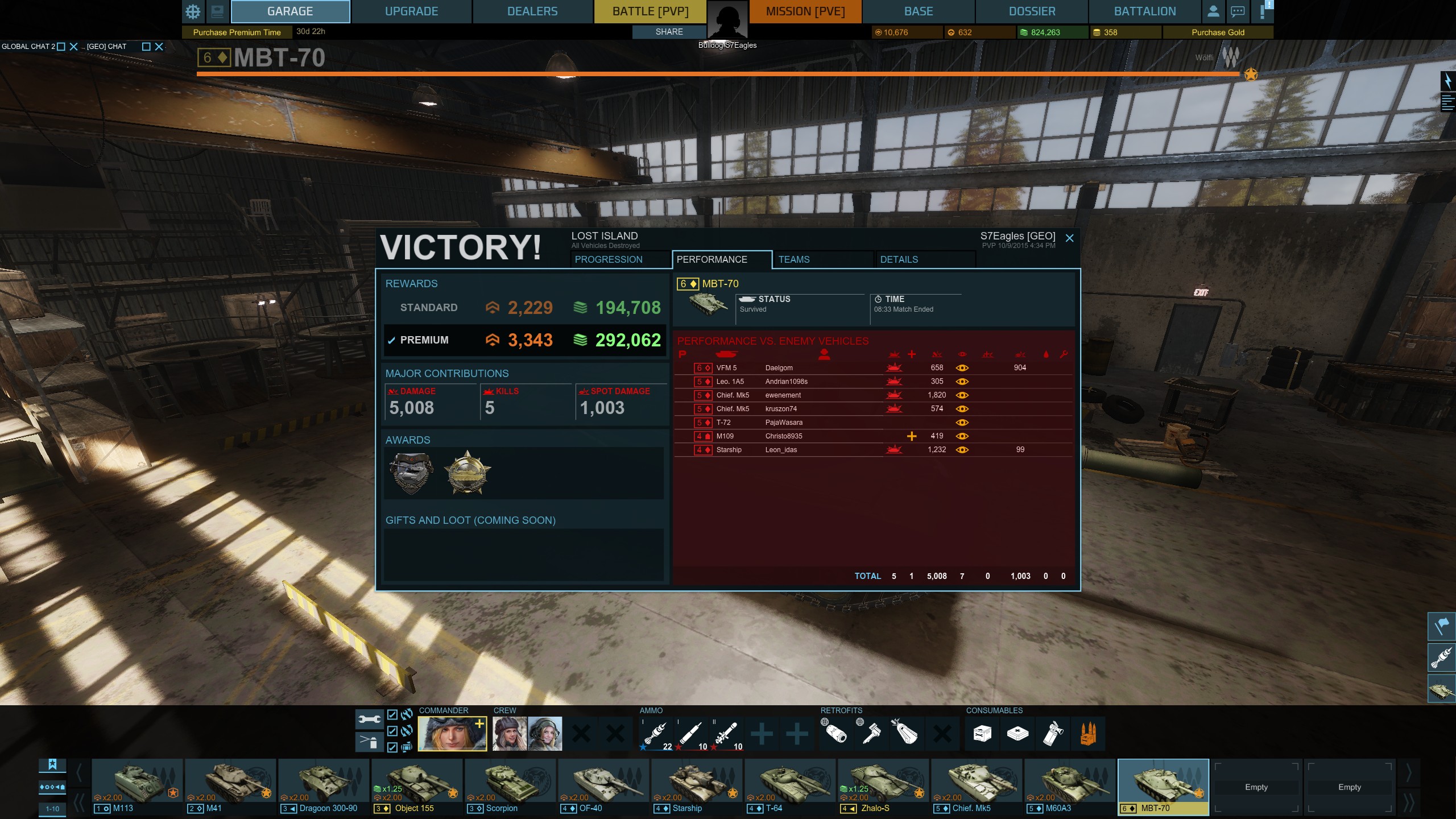This screenshot has height=819, width=1456.
Task: Switch to the TEAMS tab
Action: point(793,259)
